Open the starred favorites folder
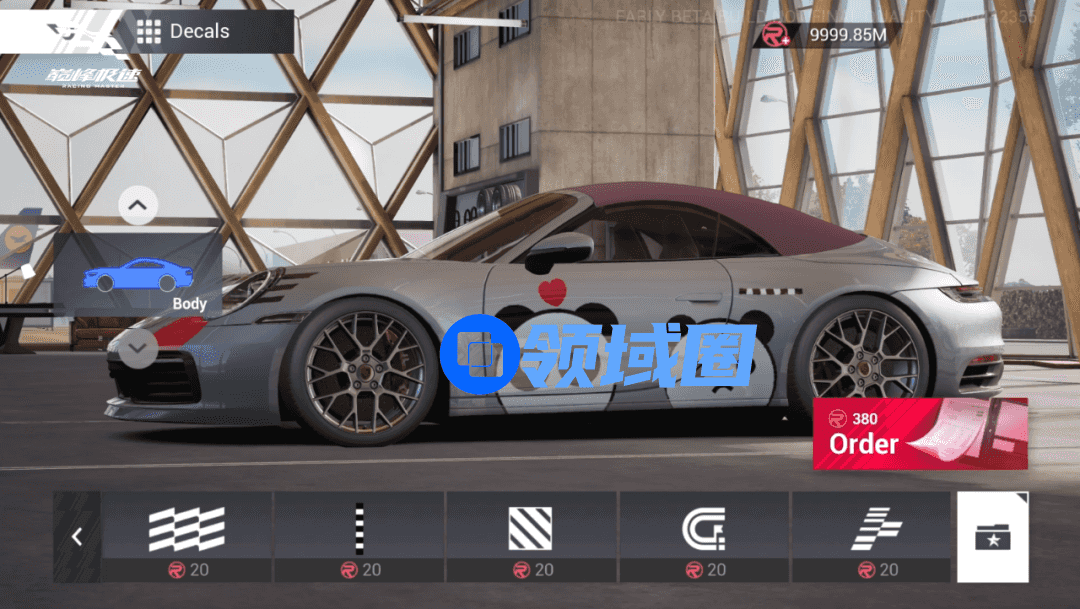The image size is (1080, 609). tap(992, 537)
